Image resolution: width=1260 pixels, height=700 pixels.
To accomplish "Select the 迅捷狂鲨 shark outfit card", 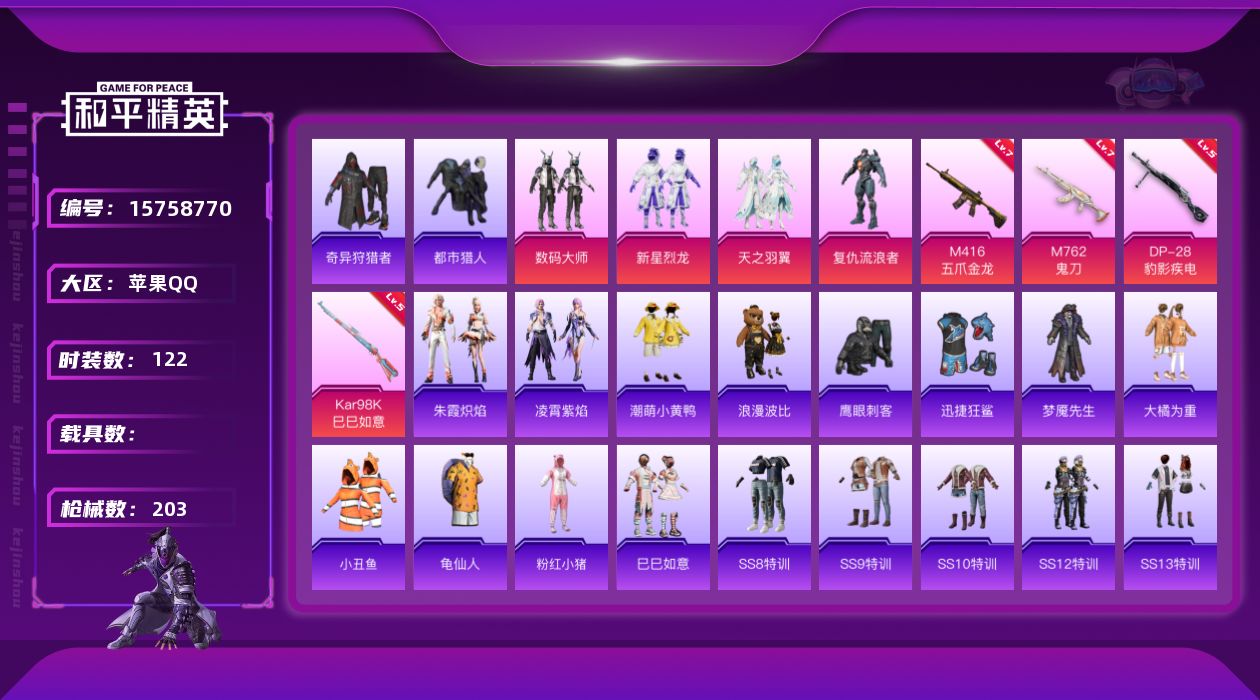I will 967,364.
